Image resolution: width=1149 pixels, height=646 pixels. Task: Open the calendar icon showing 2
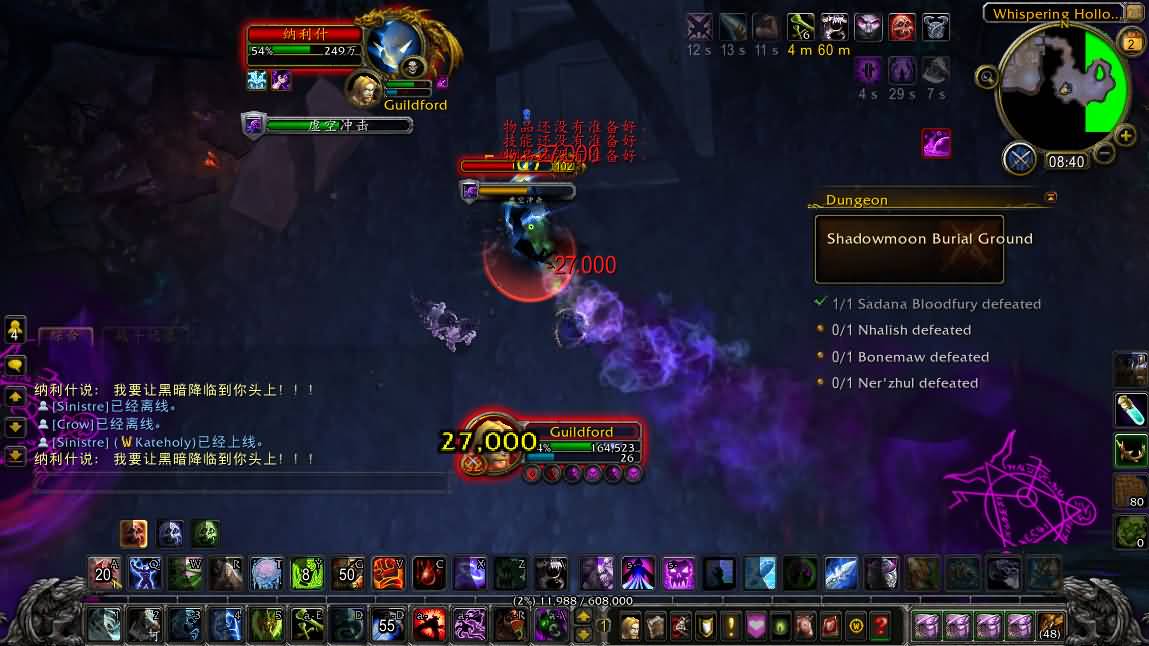[1132, 42]
